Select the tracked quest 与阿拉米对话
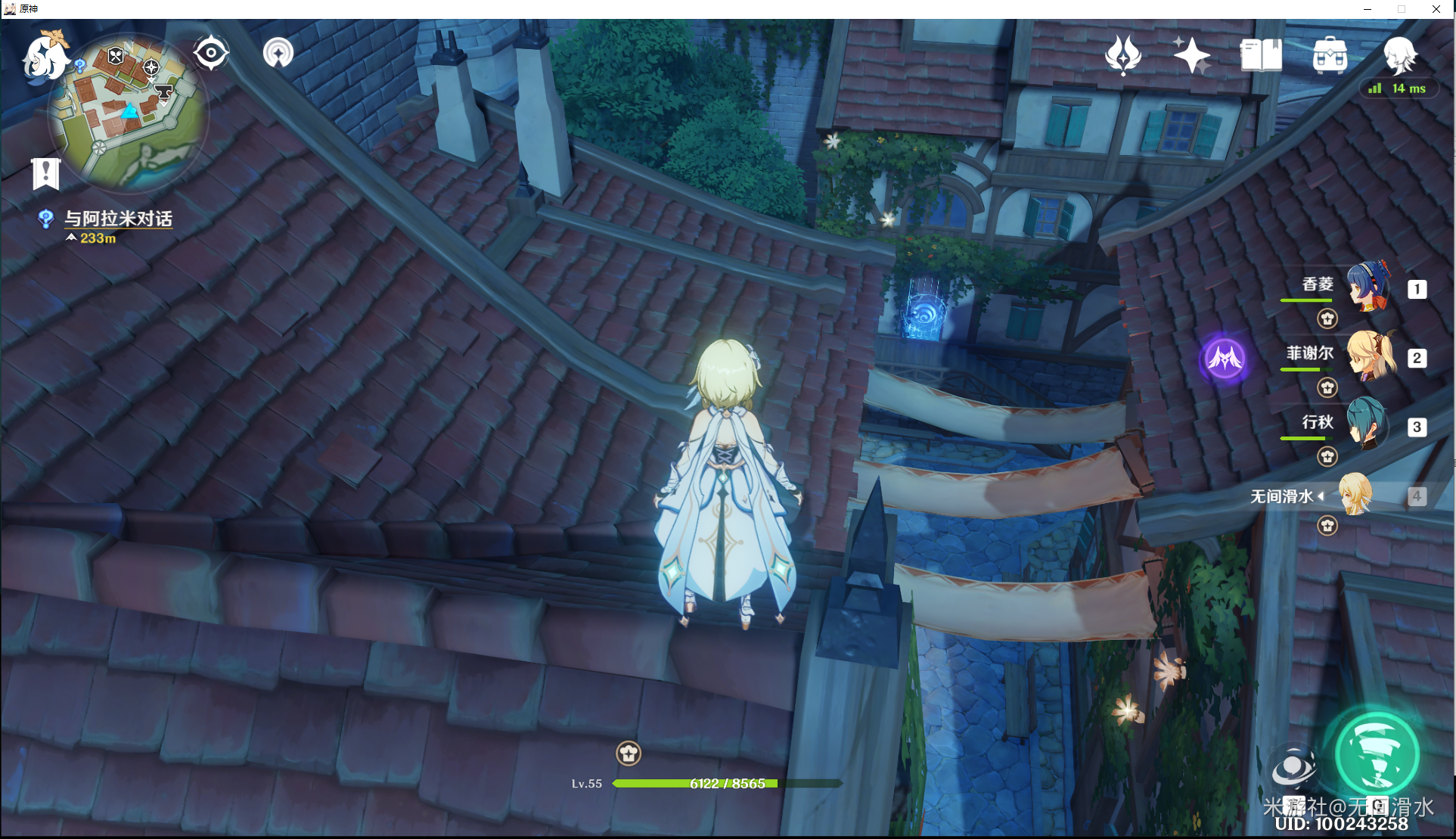The width and height of the screenshot is (1456, 839). coord(118,219)
